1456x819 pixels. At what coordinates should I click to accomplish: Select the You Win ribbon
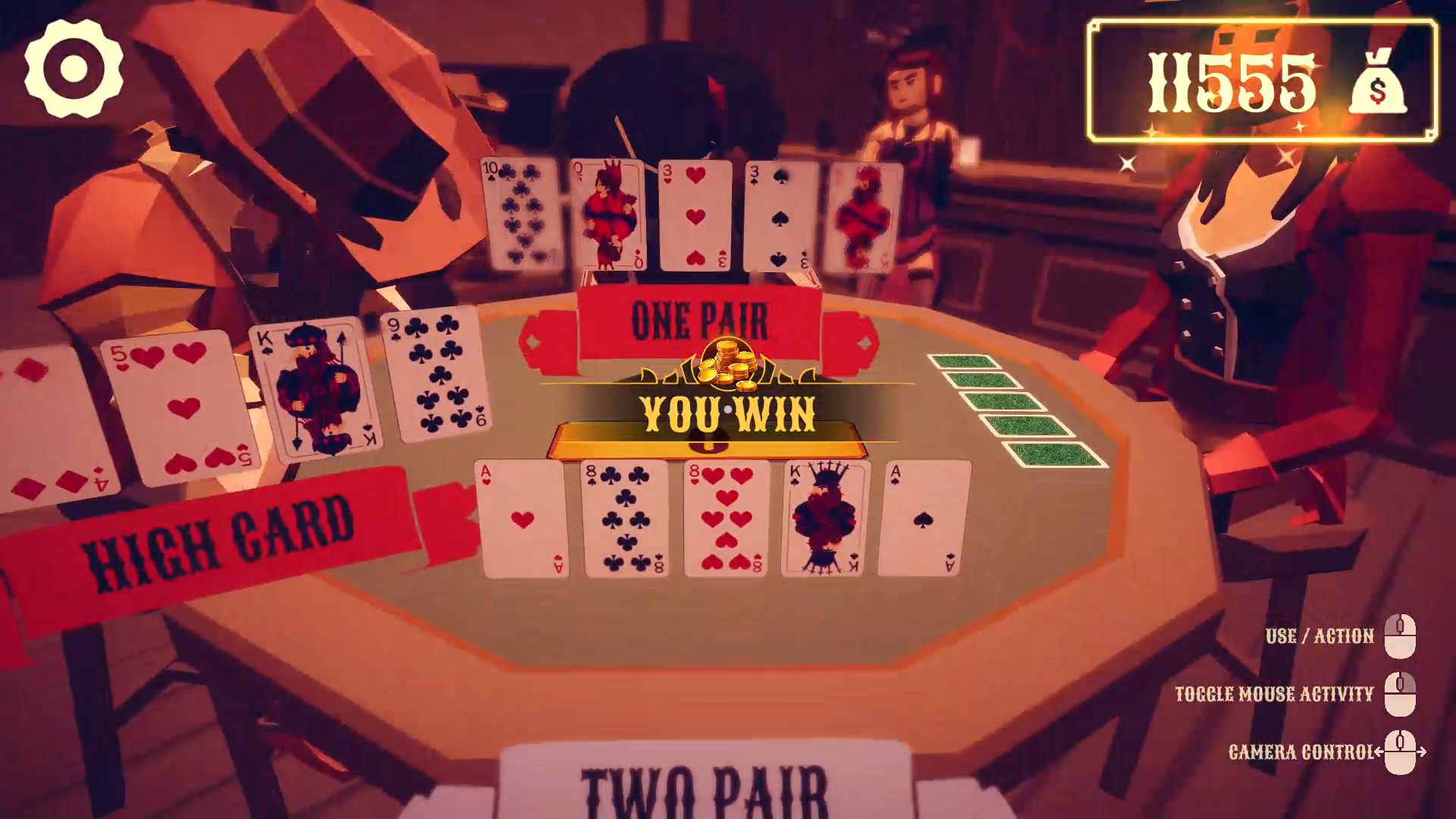(x=726, y=415)
